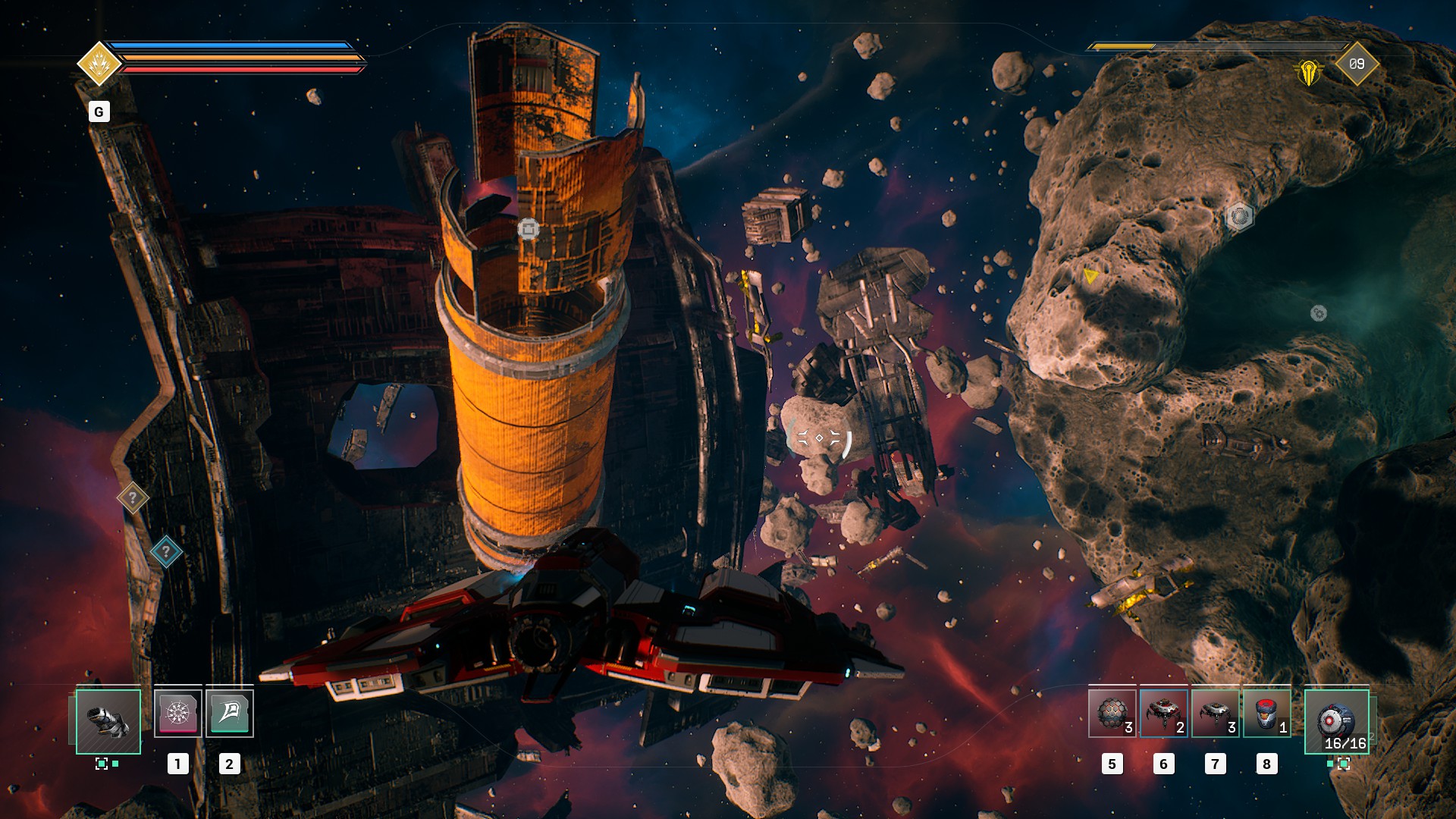
Task: Click the missile launcher icon showing 16/16 ammo
Action: [1336, 721]
